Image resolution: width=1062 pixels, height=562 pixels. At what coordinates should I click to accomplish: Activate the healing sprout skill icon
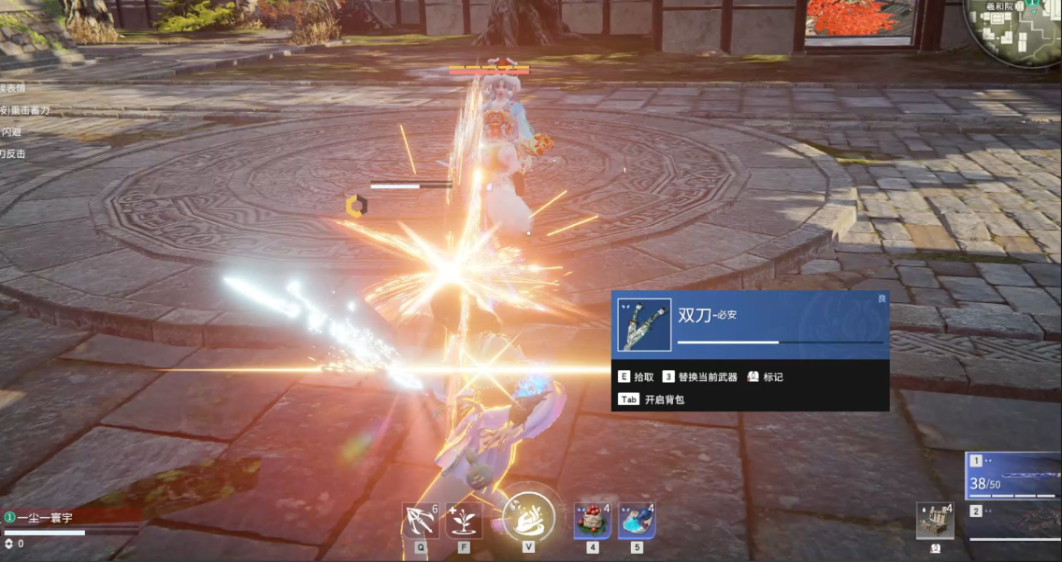[464, 521]
